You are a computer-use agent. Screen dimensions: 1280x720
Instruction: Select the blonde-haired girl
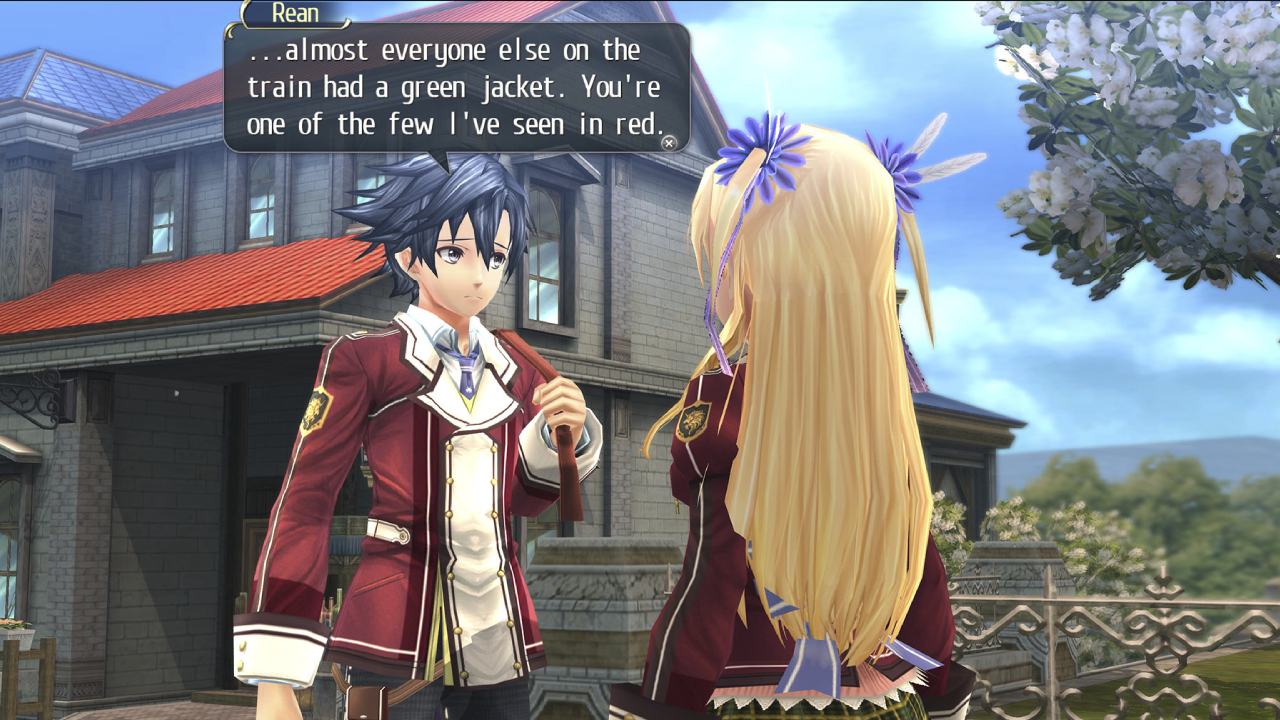point(810,400)
